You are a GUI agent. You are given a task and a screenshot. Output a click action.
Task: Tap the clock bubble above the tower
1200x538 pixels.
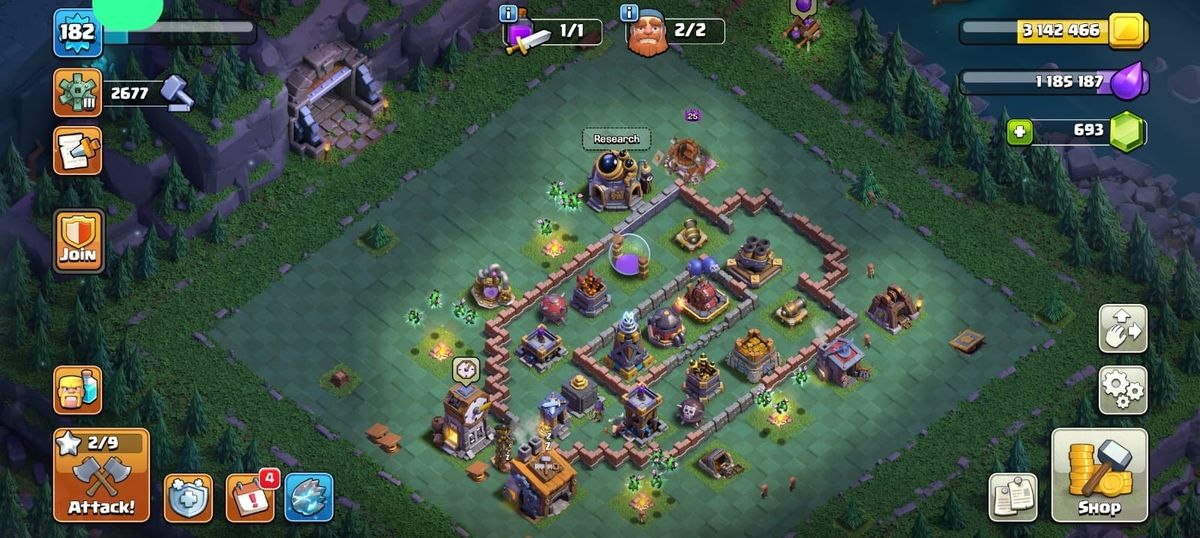pos(465,369)
